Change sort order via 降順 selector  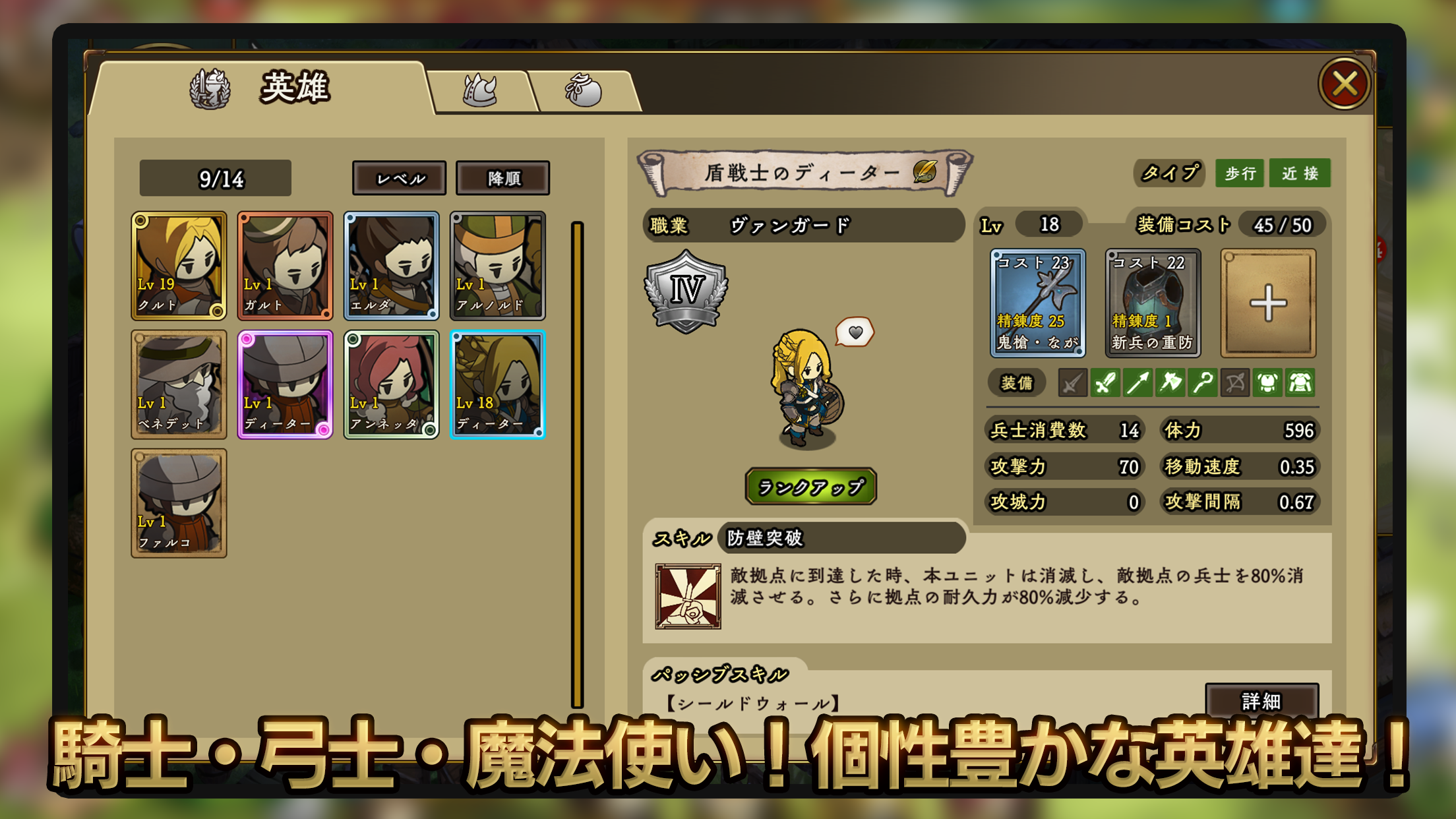pos(504,178)
